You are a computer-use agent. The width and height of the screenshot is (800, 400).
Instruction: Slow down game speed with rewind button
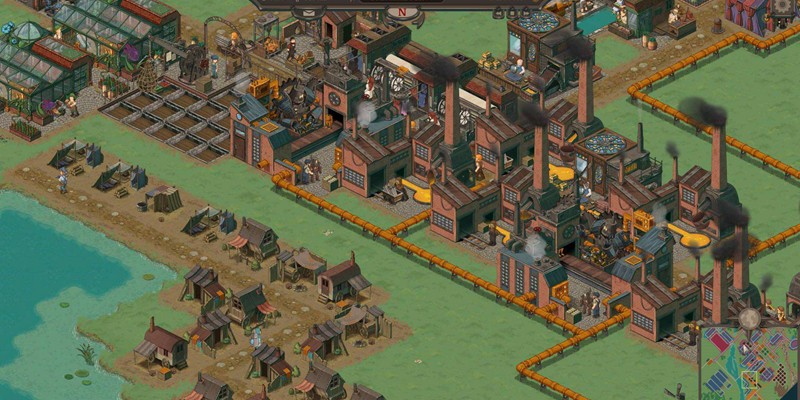(499, 13)
